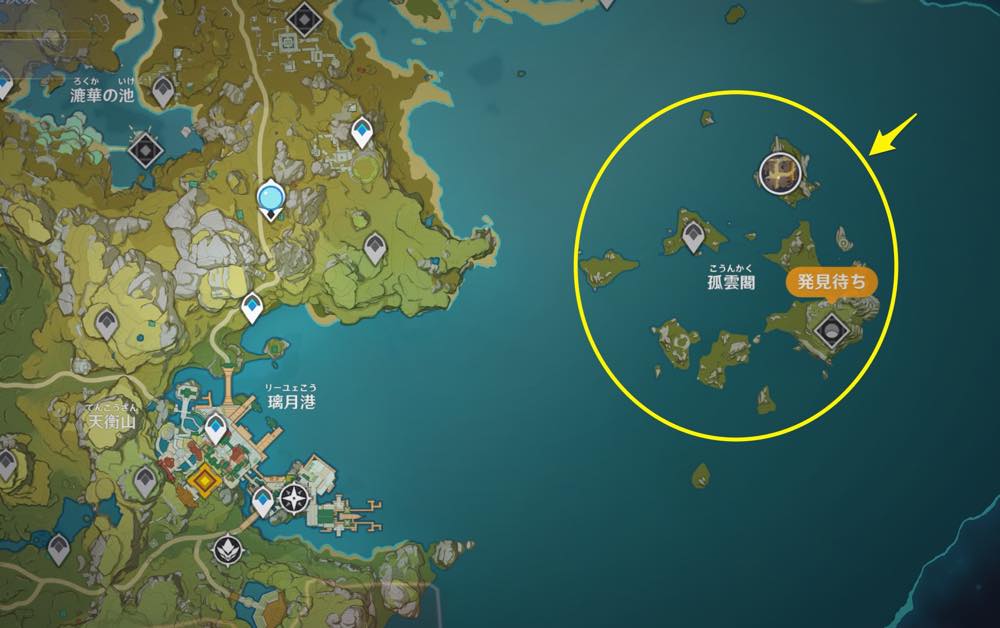Select the compass star icon at the harbor

[296, 498]
